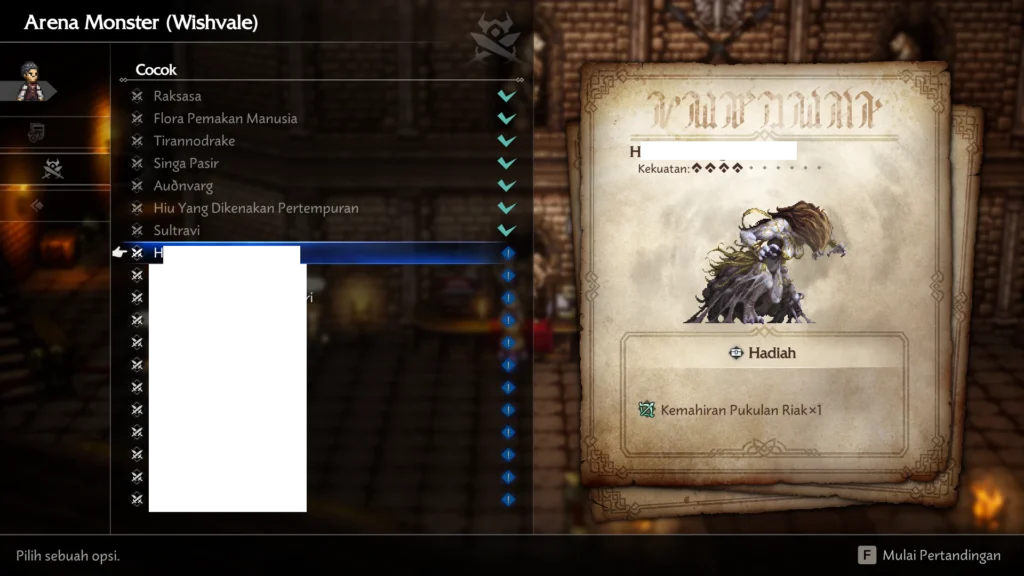Switch to the character portrait tab

coord(30,81)
